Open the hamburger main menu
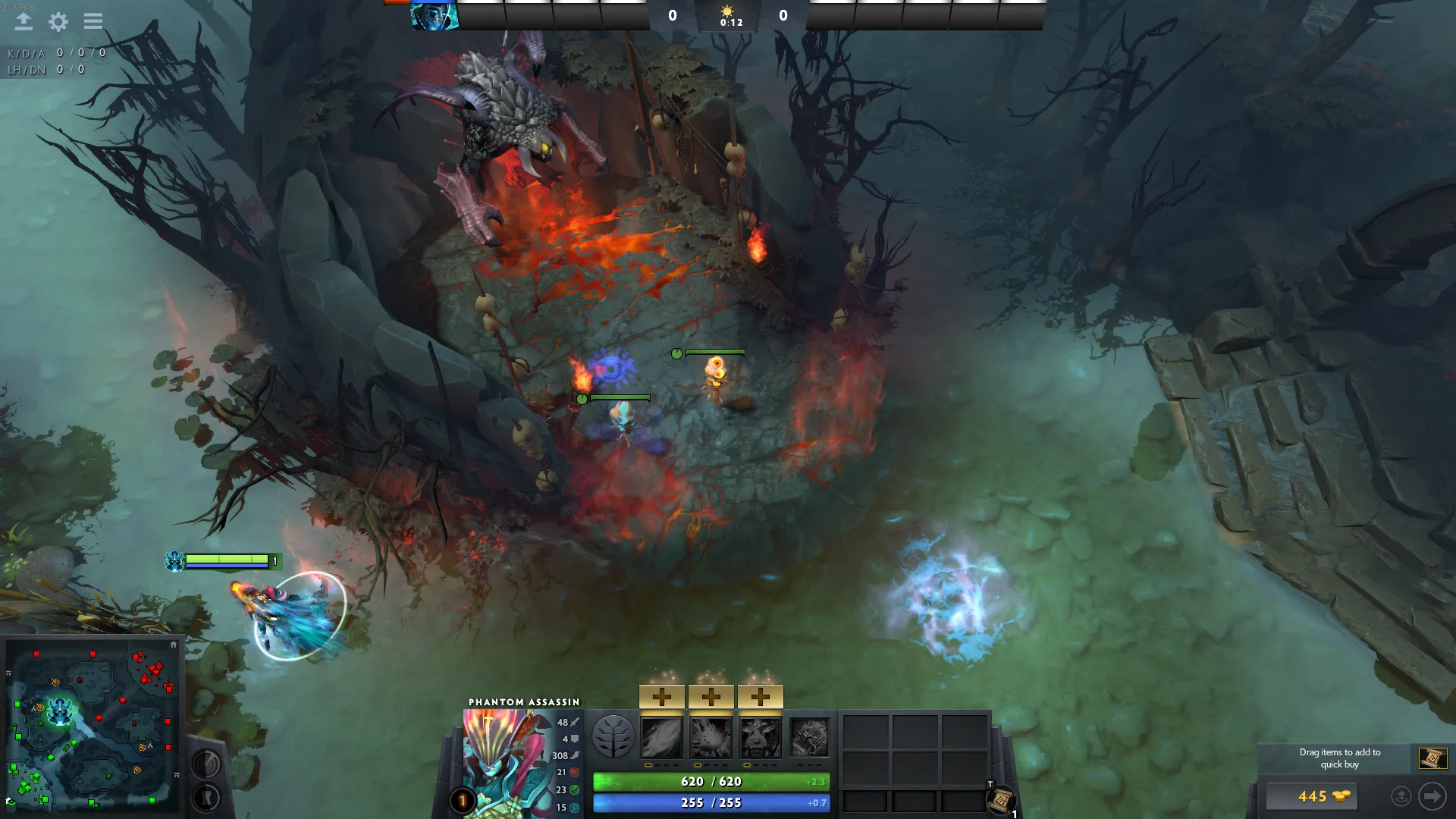 click(x=93, y=21)
